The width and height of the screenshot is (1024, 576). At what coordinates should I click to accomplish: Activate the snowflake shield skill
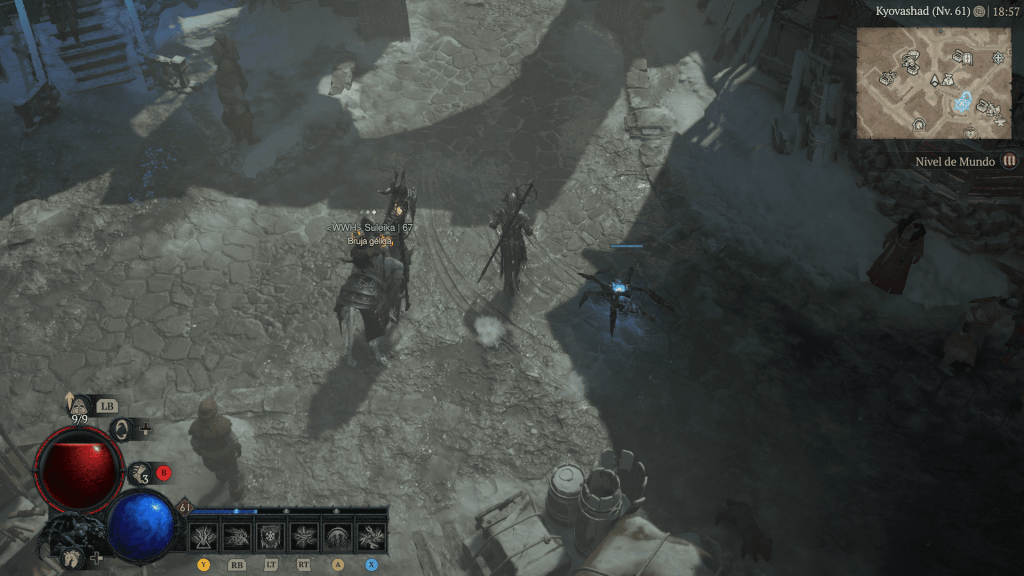coord(270,537)
